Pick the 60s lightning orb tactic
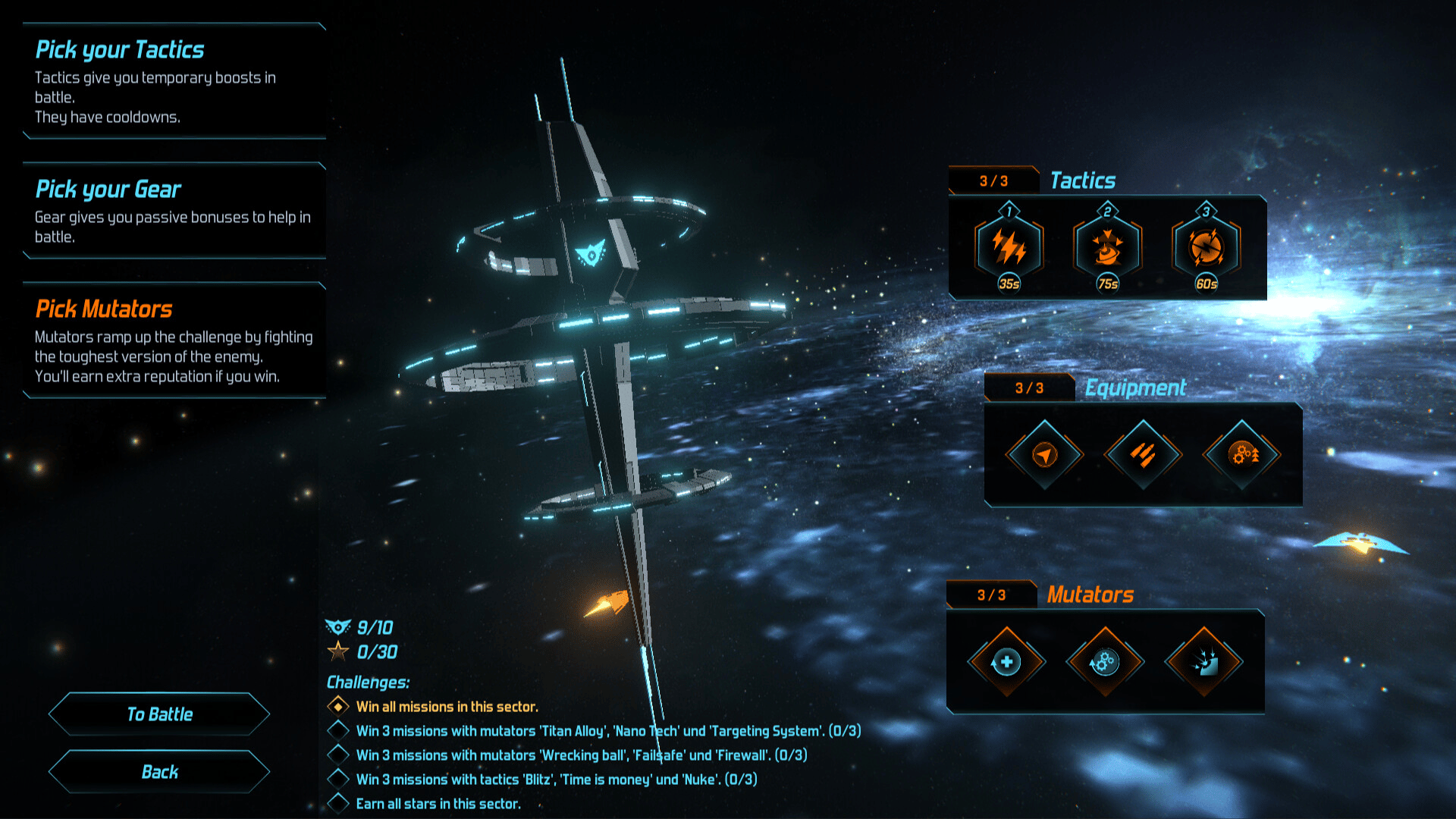This screenshot has width=1456, height=819. tap(1207, 247)
